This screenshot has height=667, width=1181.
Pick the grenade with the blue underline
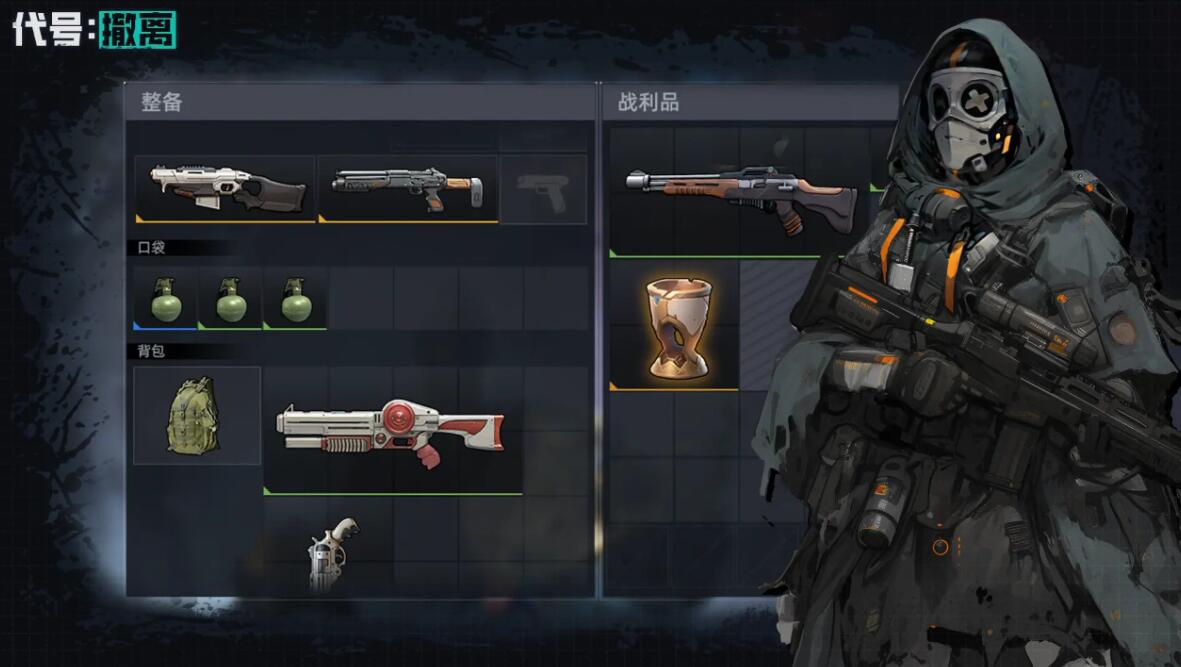pos(166,299)
